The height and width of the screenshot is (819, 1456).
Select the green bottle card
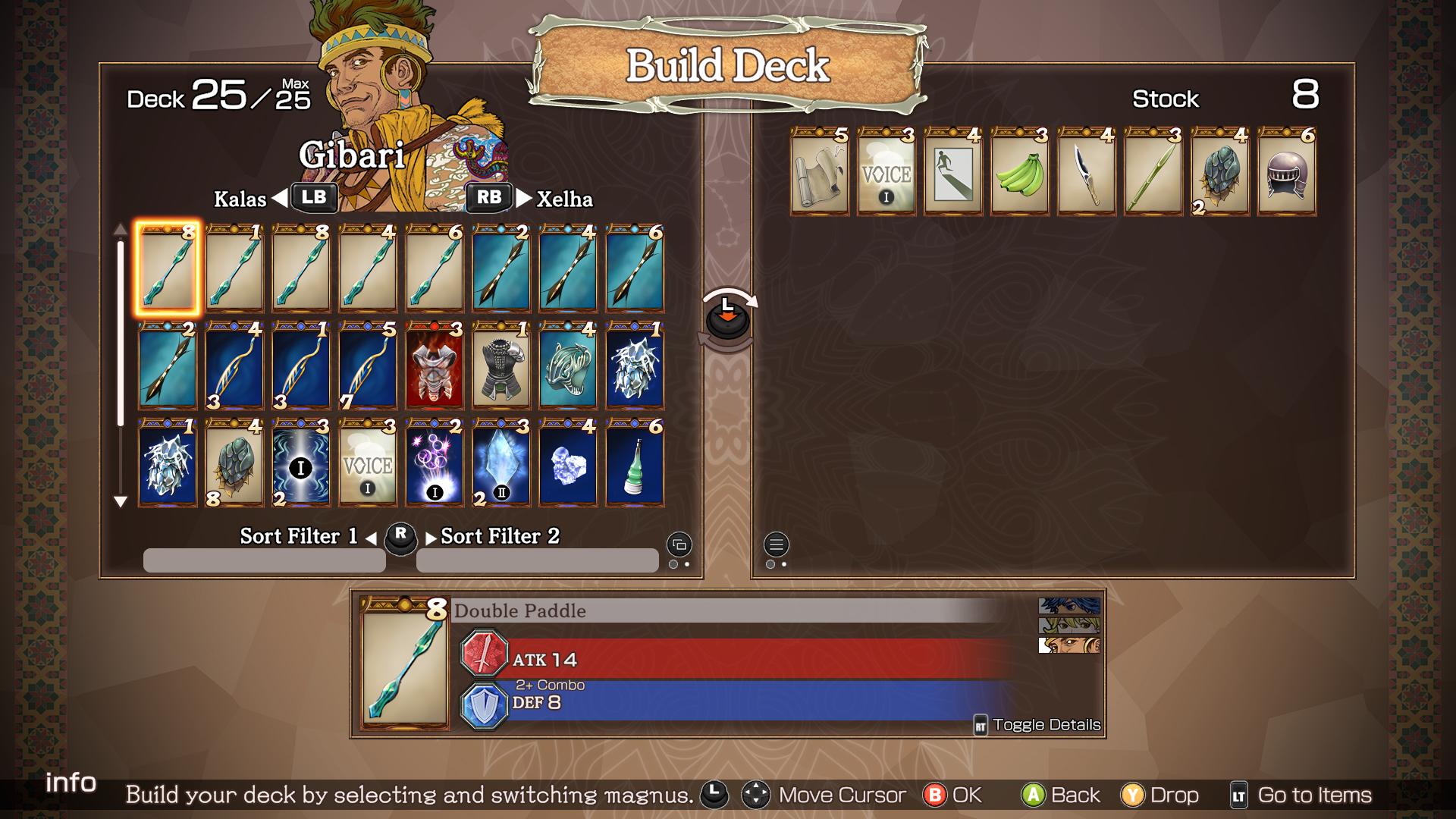635,463
